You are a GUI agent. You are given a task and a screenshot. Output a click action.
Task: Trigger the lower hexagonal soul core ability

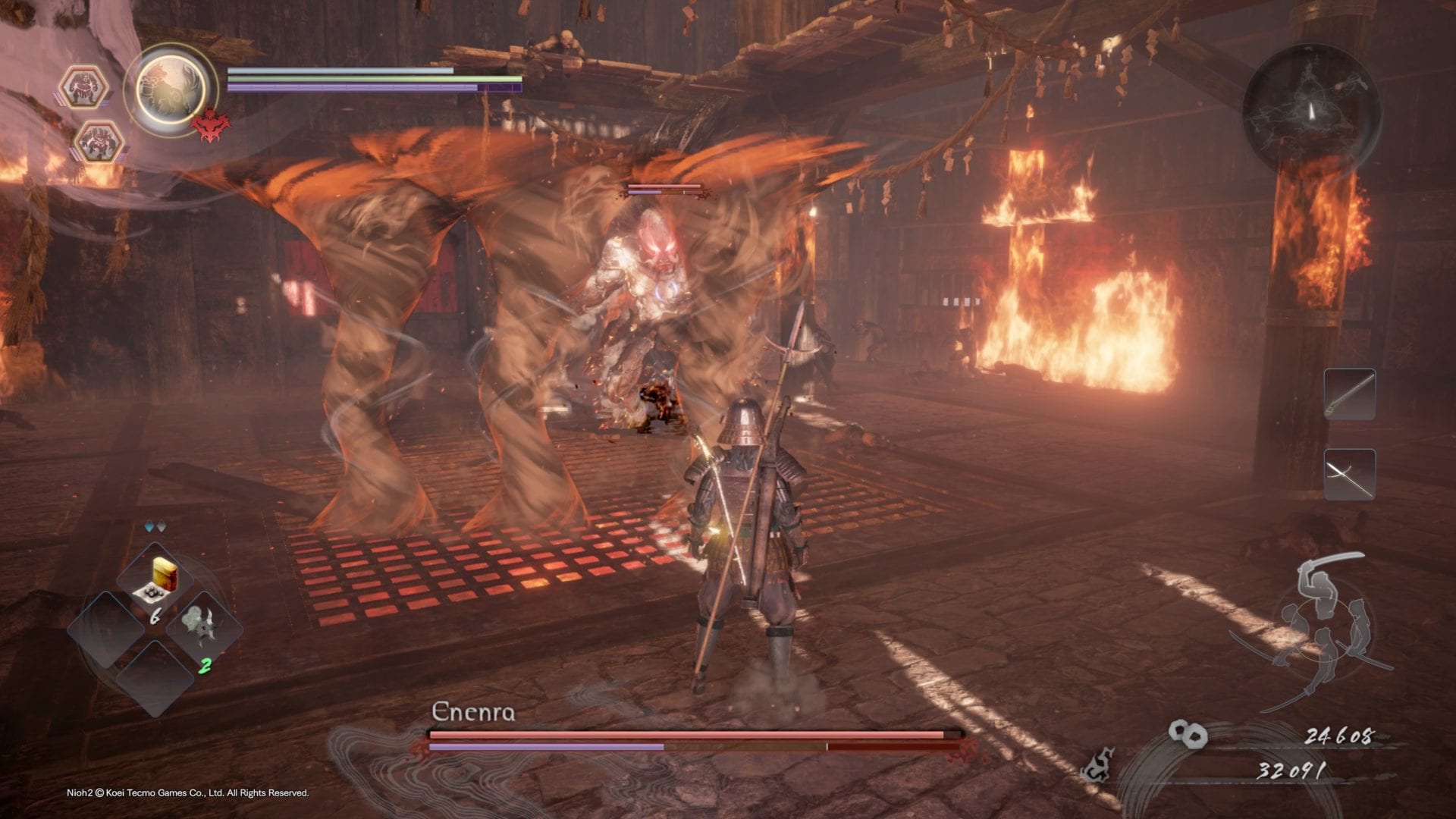click(97, 141)
